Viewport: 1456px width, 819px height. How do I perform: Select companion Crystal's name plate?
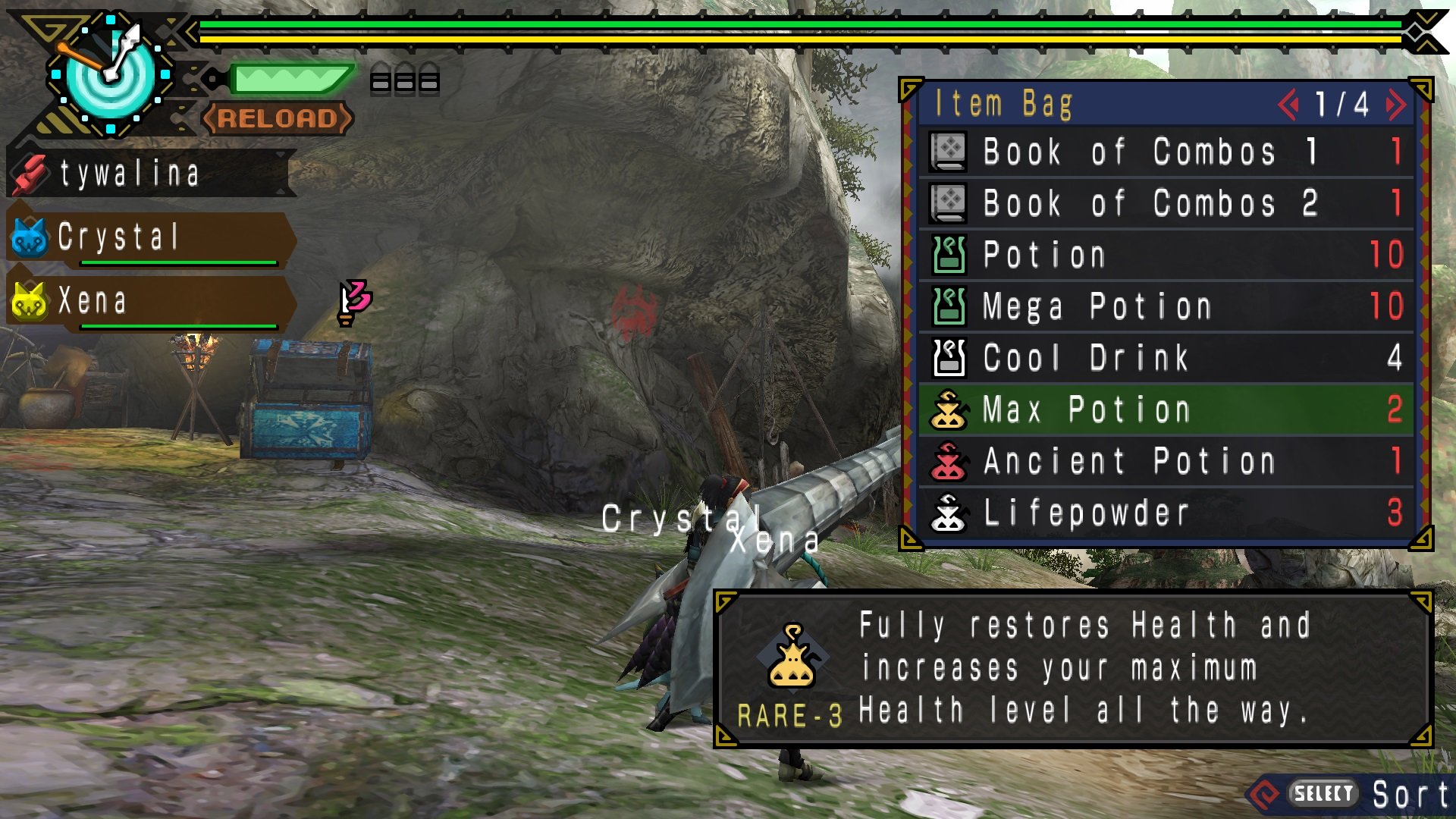(149, 237)
